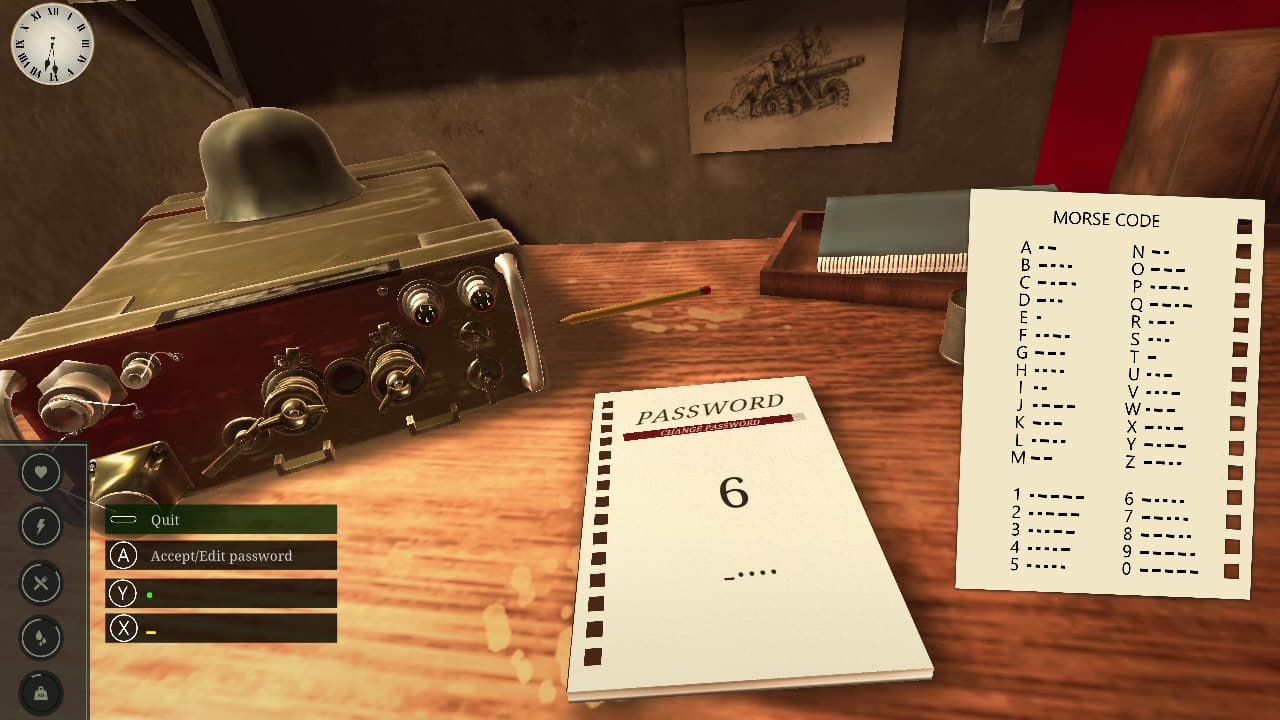Click the yellow dash Morse input row

click(x=220, y=629)
